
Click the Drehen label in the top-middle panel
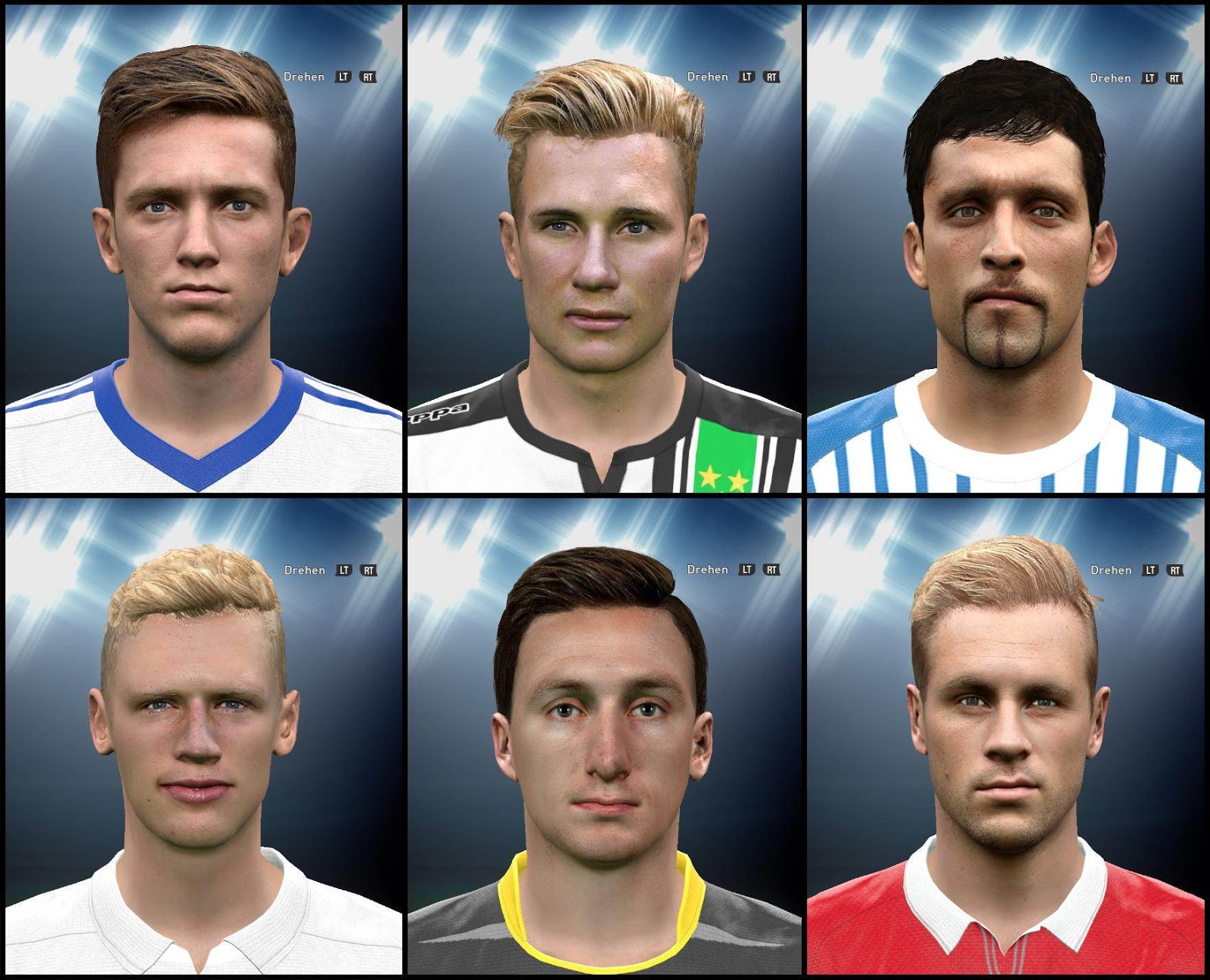pos(707,76)
